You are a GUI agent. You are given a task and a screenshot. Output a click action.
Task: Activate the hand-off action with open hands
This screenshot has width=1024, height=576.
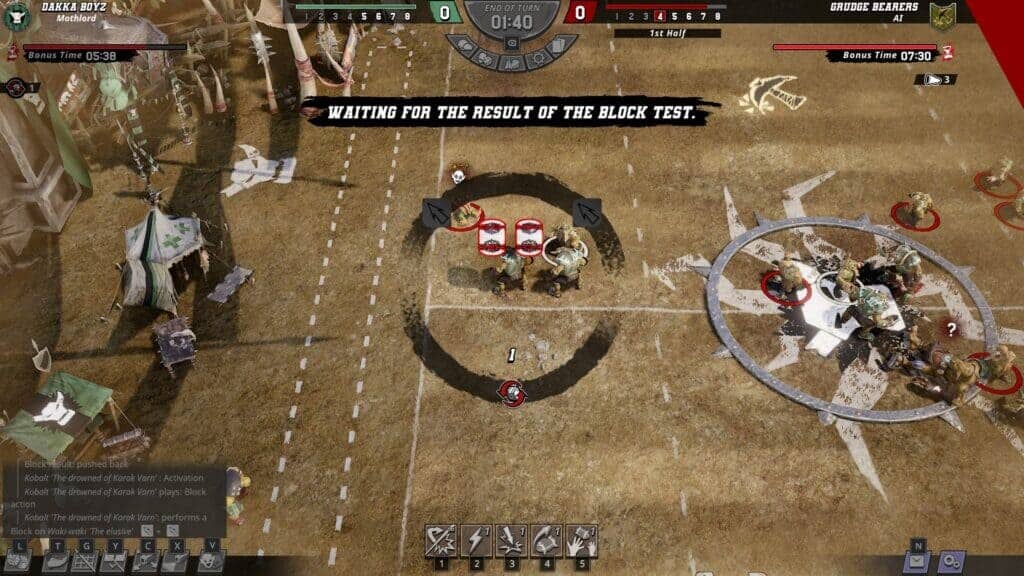(581, 540)
